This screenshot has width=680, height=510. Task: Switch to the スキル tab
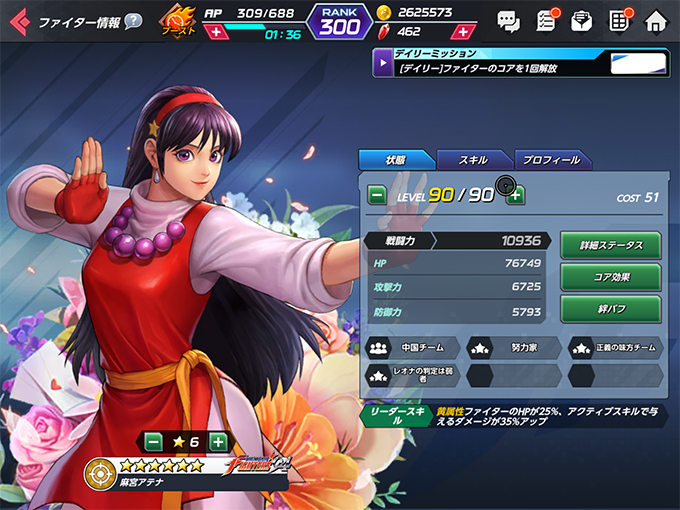tap(473, 160)
